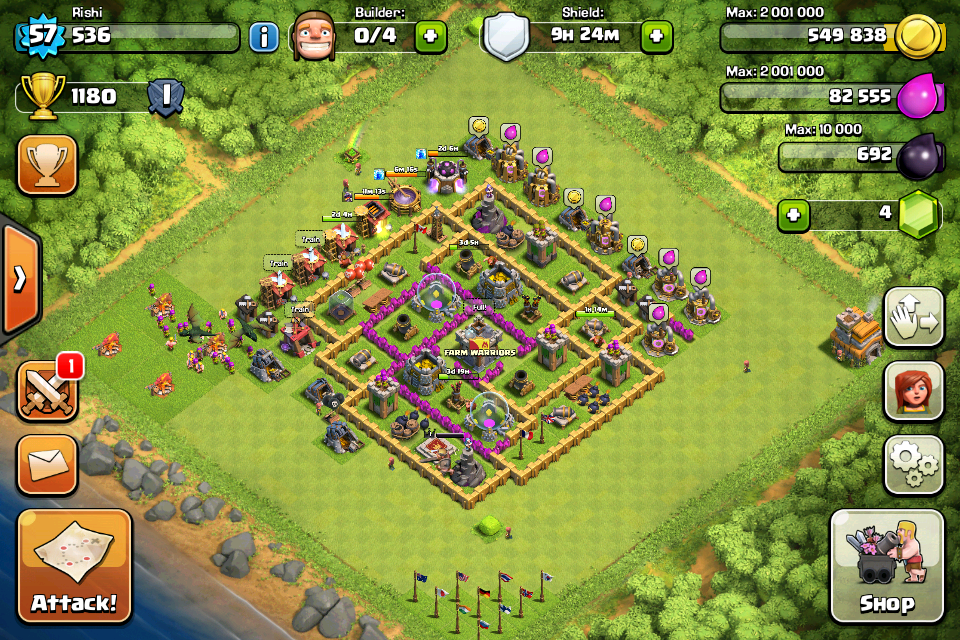Toggle the hand and arrow edit mode button
This screenshot has height=640, width=960.
pyautogui.click(x=914, y=317)
